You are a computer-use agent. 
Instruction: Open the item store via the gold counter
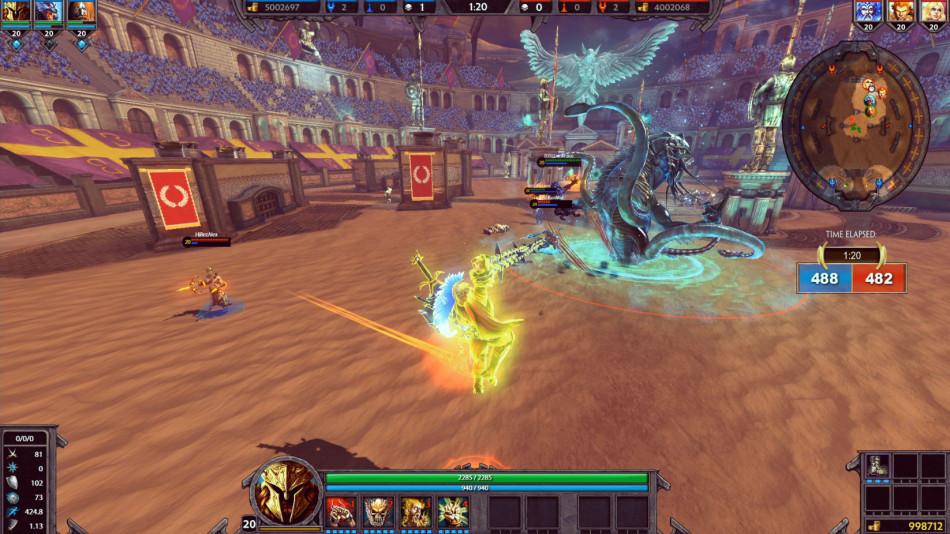pyautogui.click(x=906, y=525)
